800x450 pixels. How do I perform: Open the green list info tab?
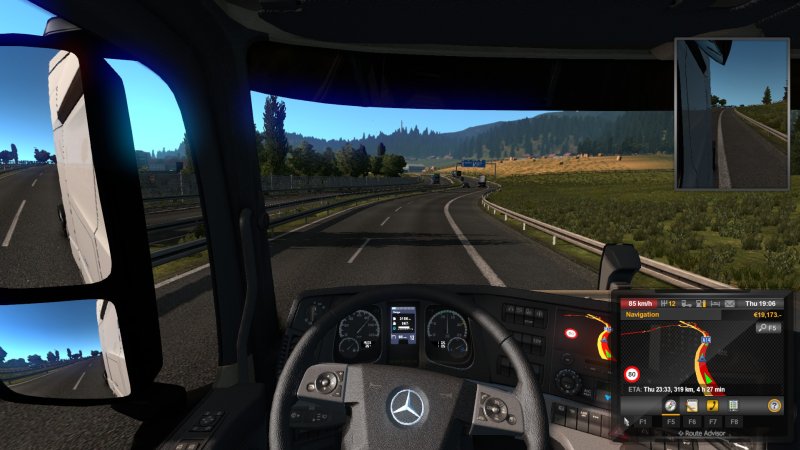(733, 406)
